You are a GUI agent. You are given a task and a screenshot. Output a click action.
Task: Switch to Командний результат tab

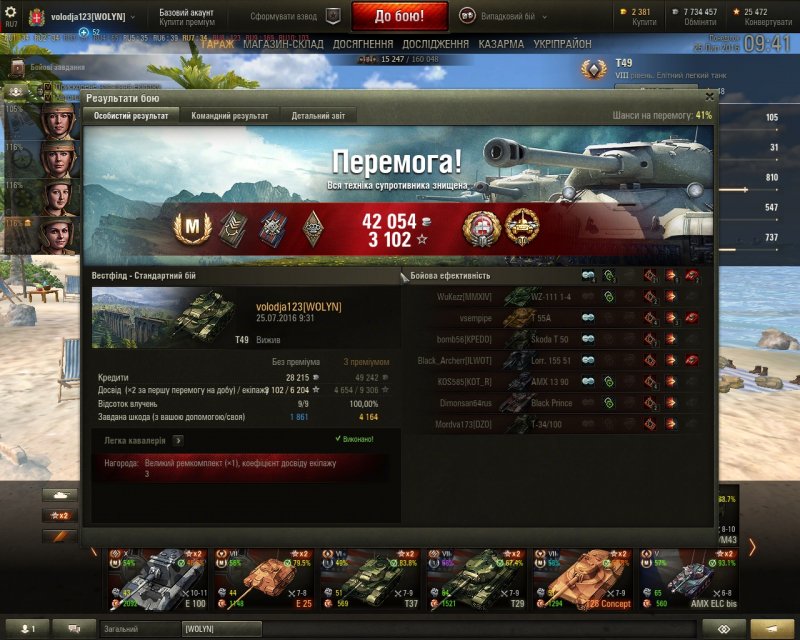tap(229, 116)
